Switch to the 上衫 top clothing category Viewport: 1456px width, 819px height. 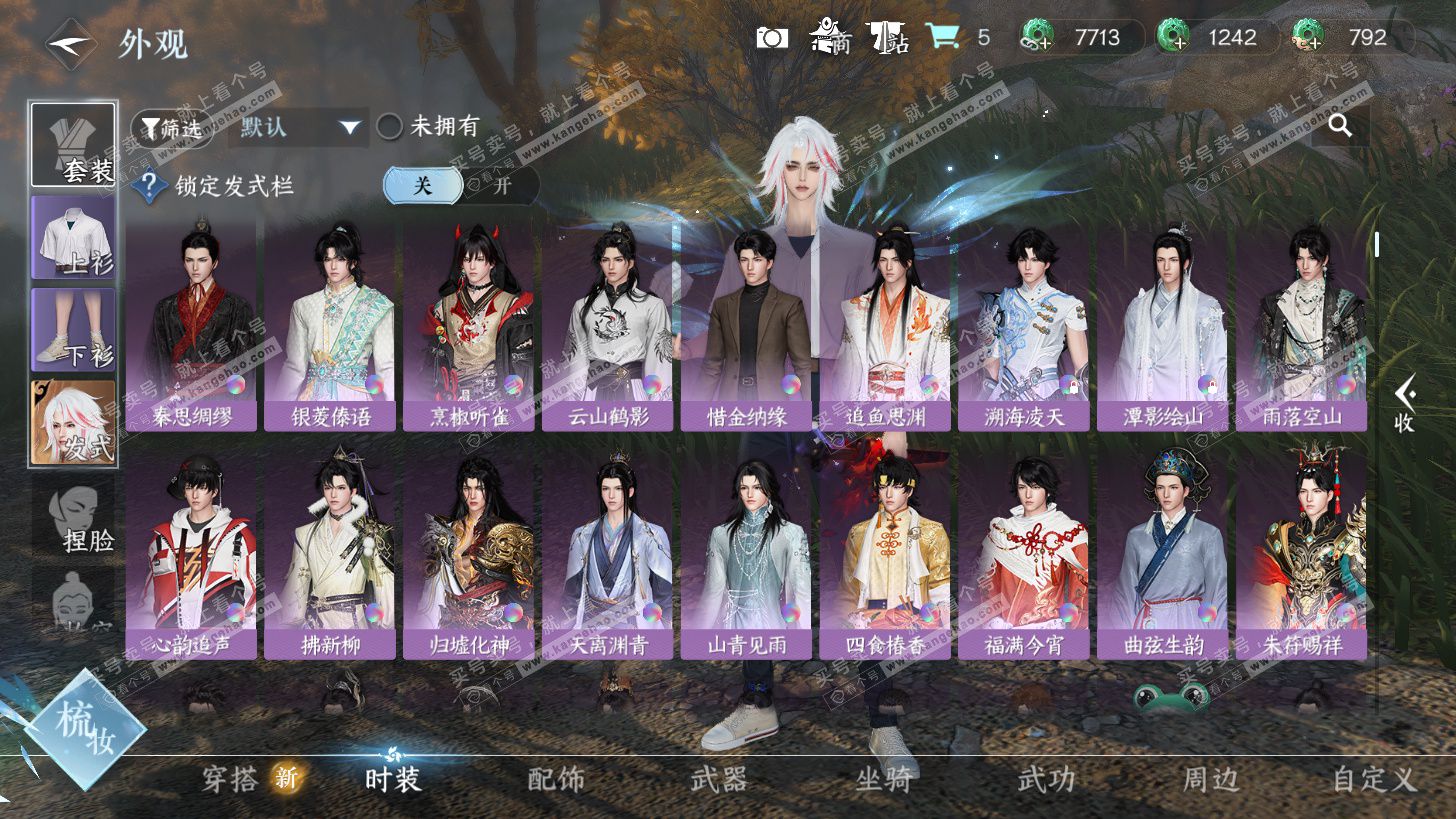coord(73,237)
